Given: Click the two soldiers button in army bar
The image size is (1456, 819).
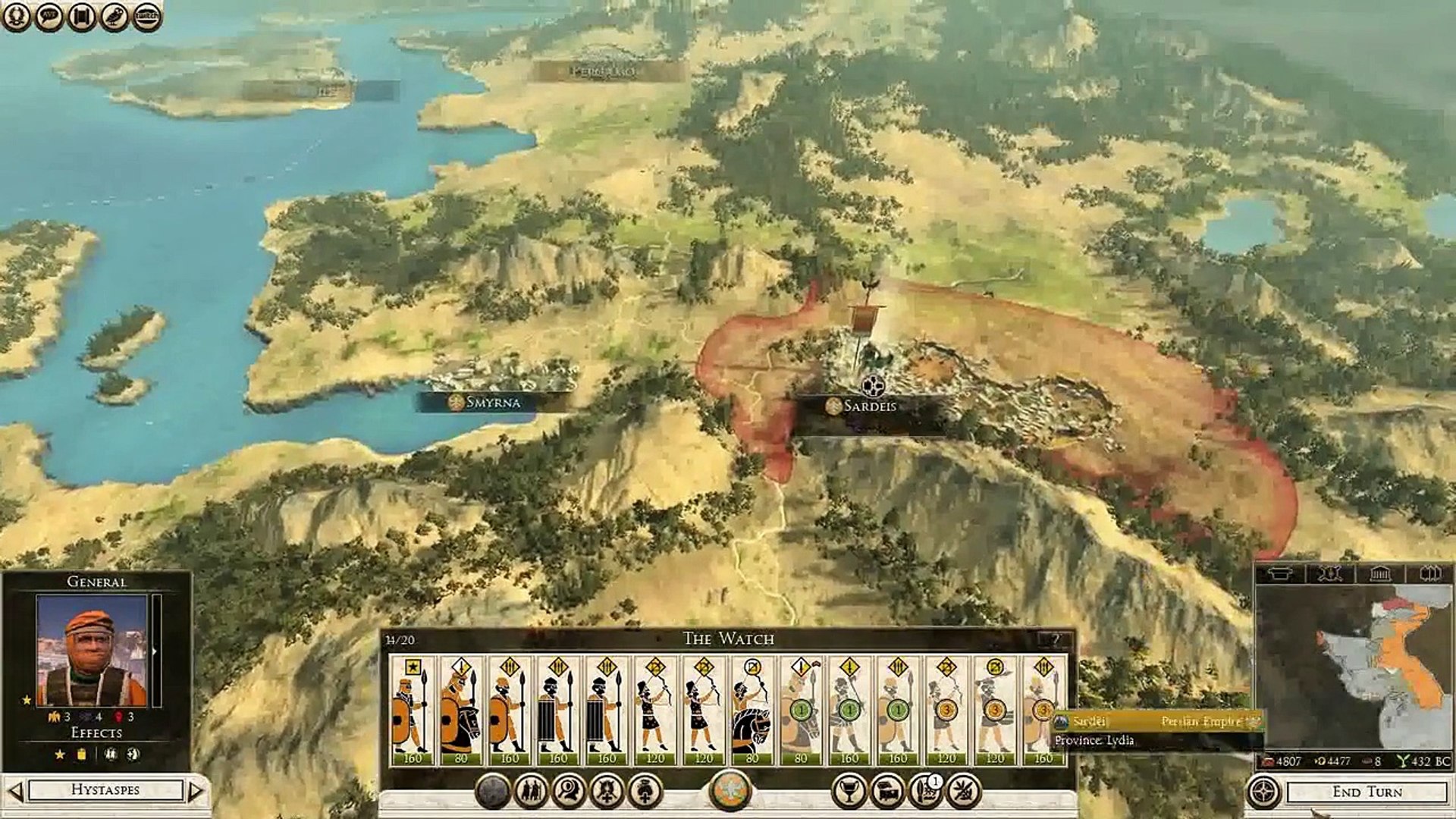Looking at the screenshot, I should click(530, 792).
